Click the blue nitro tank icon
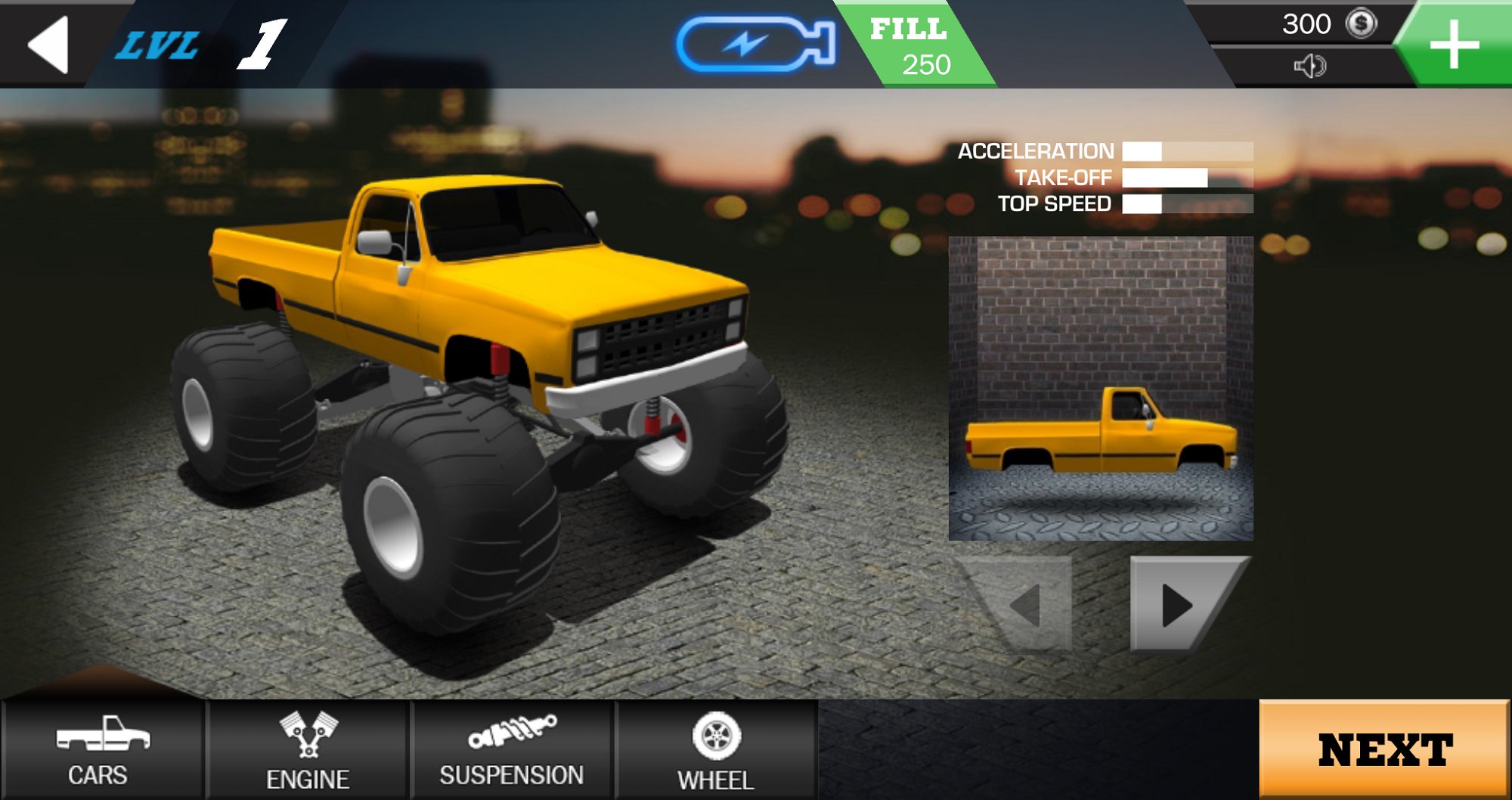This screenshot has height=800, width=1512. pos(755,44)
